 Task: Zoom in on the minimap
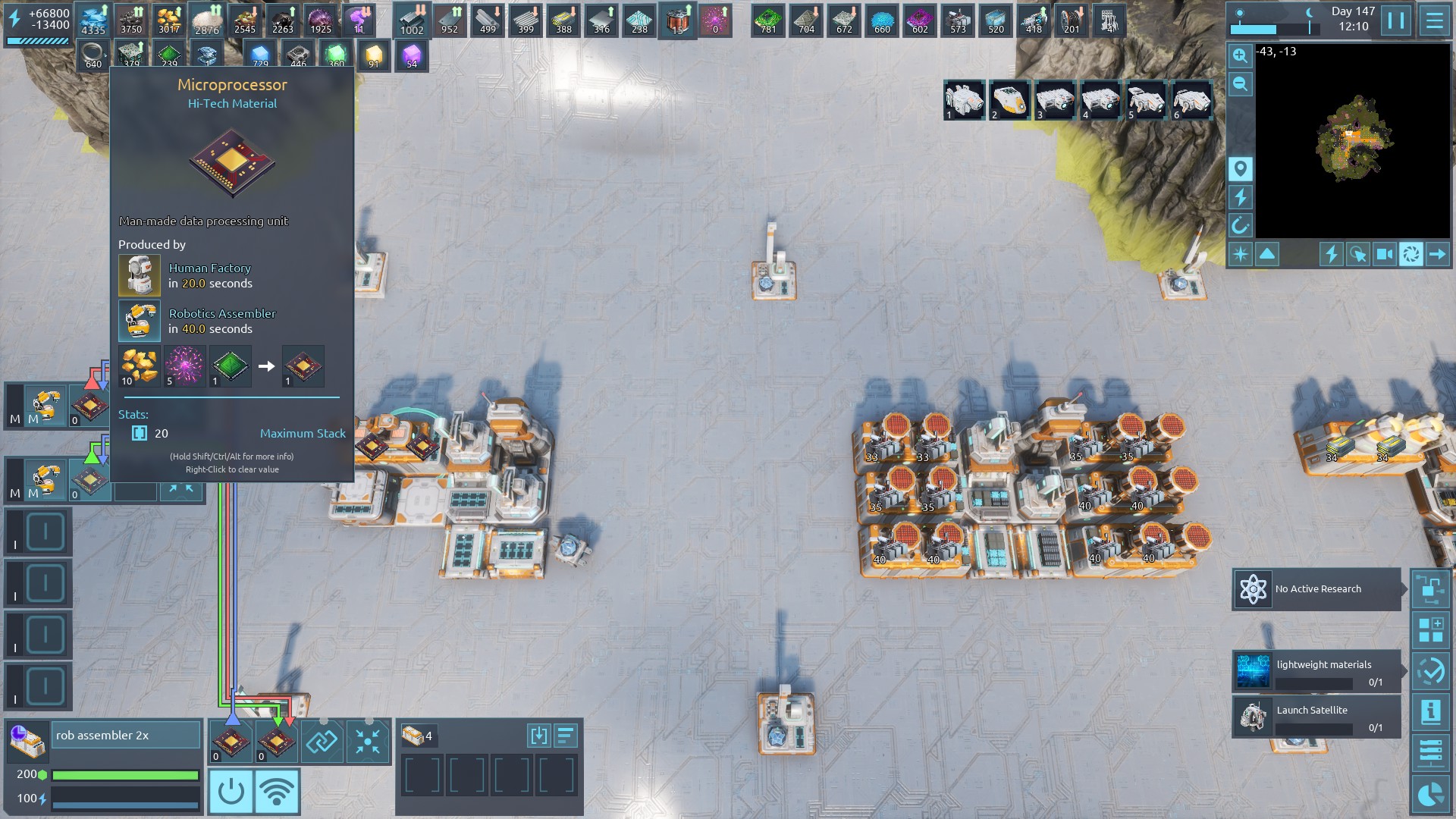1240,55
